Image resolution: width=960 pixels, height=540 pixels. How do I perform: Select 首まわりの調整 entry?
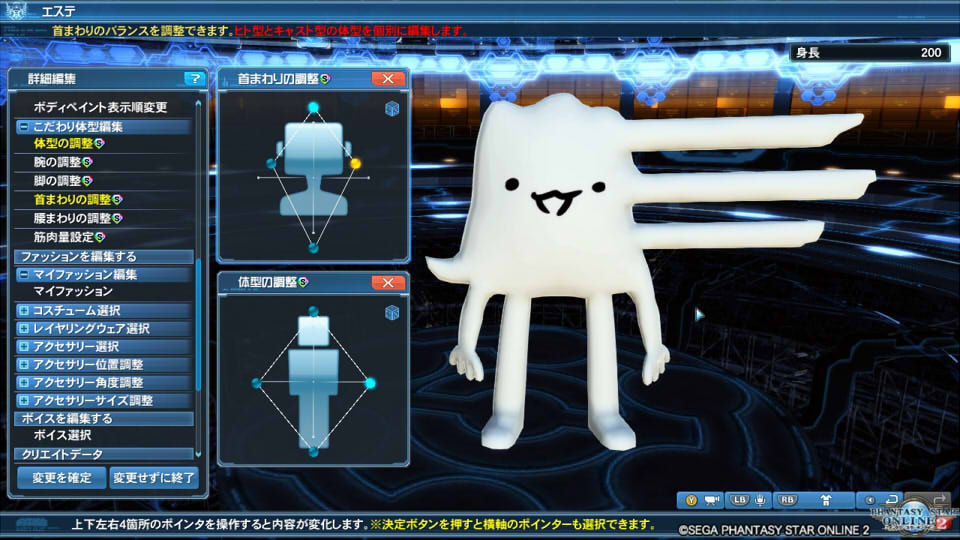pos(72,199)
